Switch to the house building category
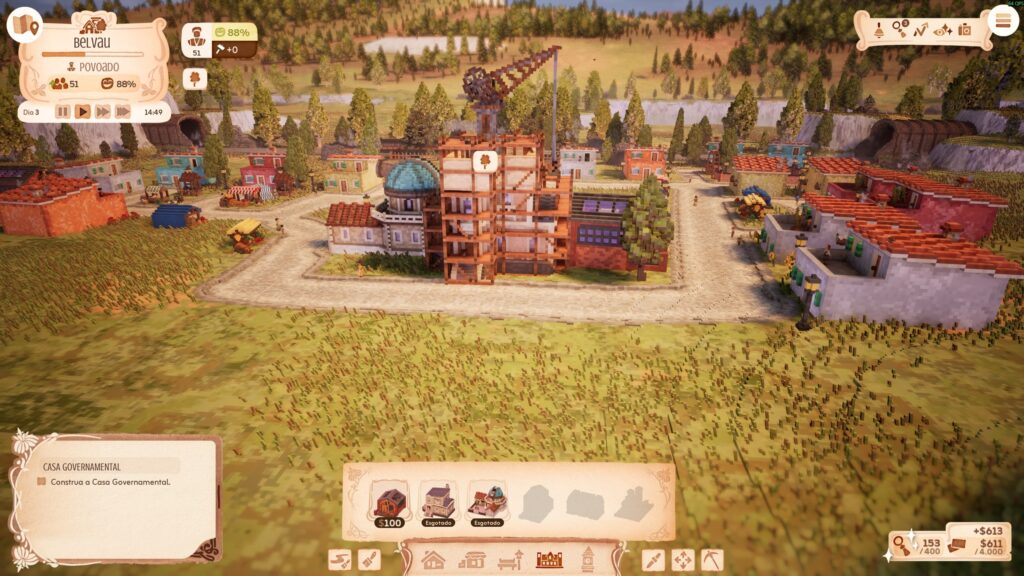 pyautogui.click(x=433, y=560)
